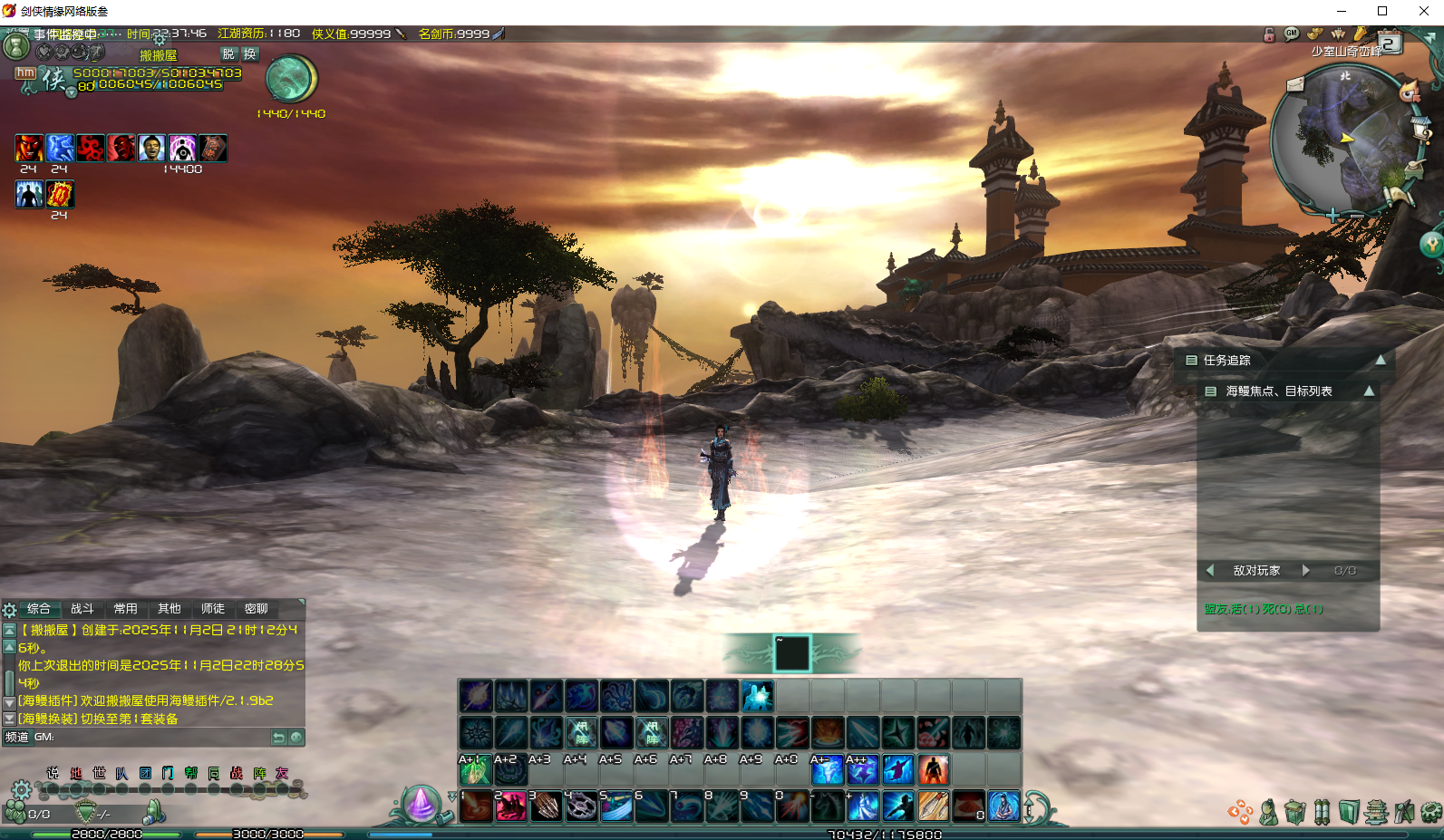Zoom in the minimap with plus button
This screenshot has width=1444, height=840.
point(1333,216)
